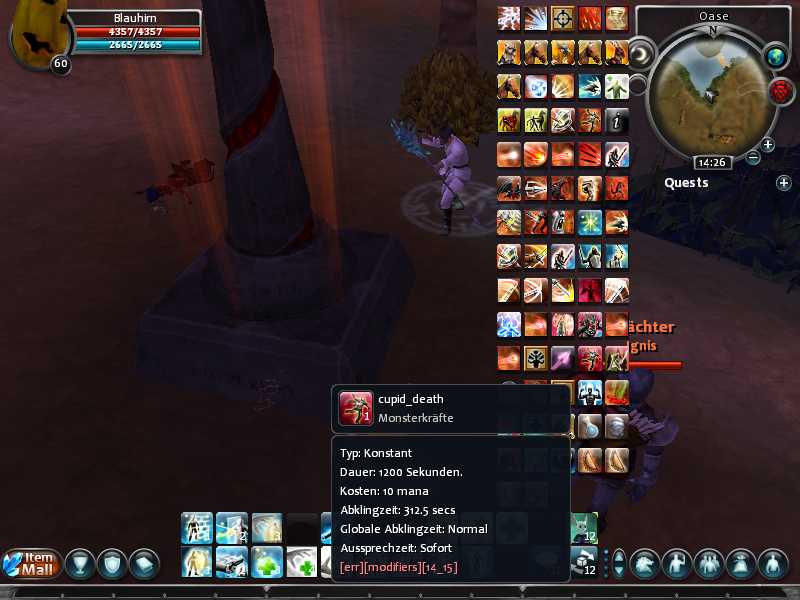Viewport: 800px width, 600px height.
Task: Click the red rose button beside minimap
Action: (x=779, y=91)
